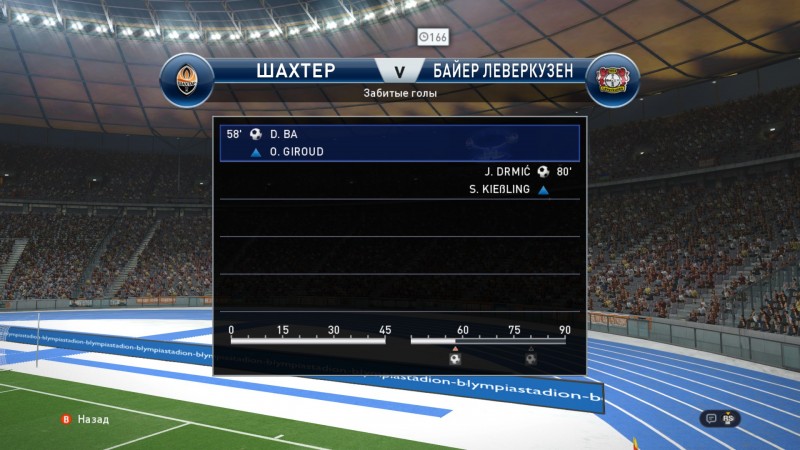Select the D. Ba 58' goal row
The image size is (800, 450).
click(399, 134)
